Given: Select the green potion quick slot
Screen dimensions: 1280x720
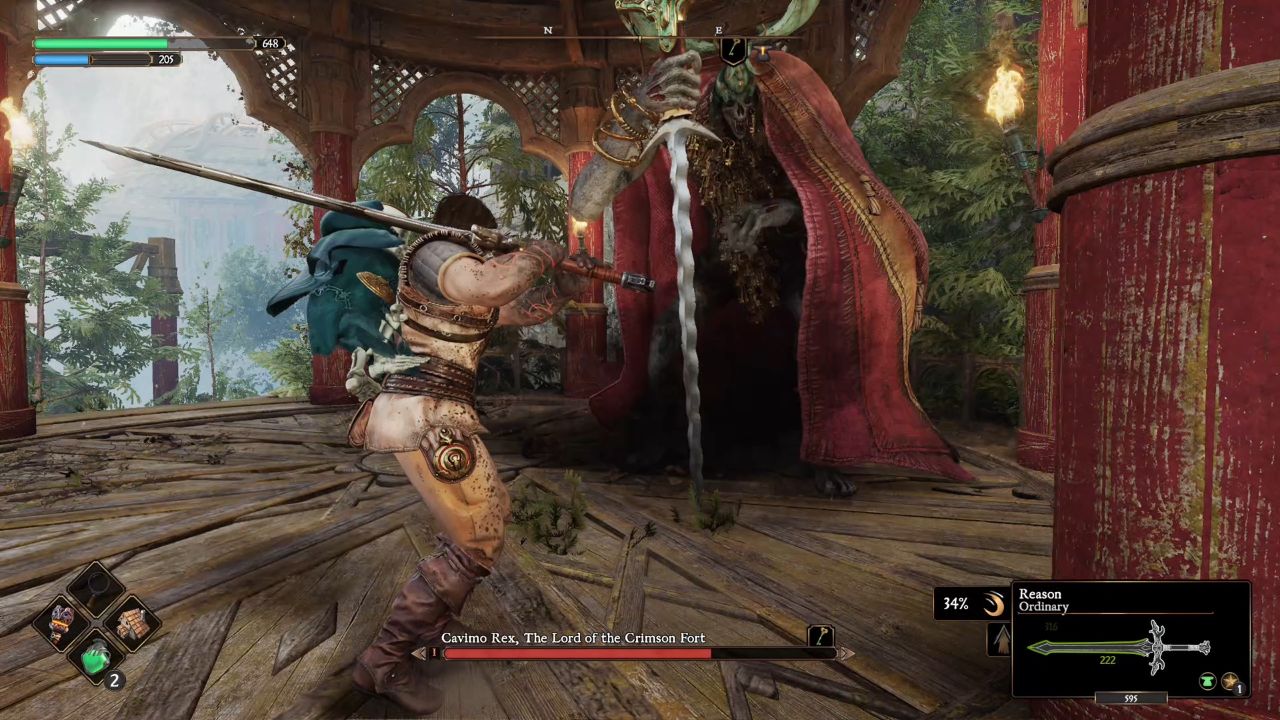Looking at the screenshot, I should 96,659.
